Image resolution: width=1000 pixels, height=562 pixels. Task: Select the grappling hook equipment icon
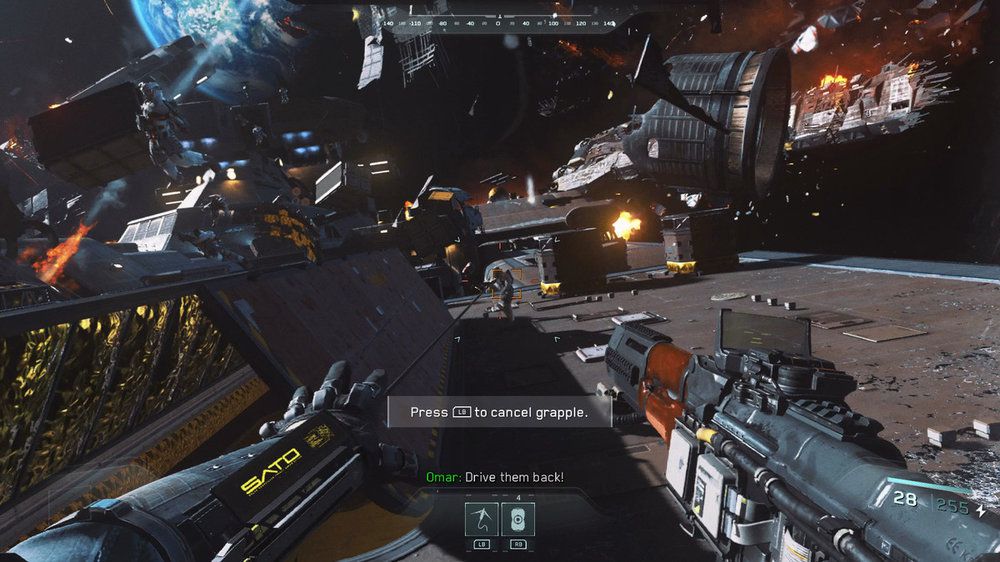481,519
